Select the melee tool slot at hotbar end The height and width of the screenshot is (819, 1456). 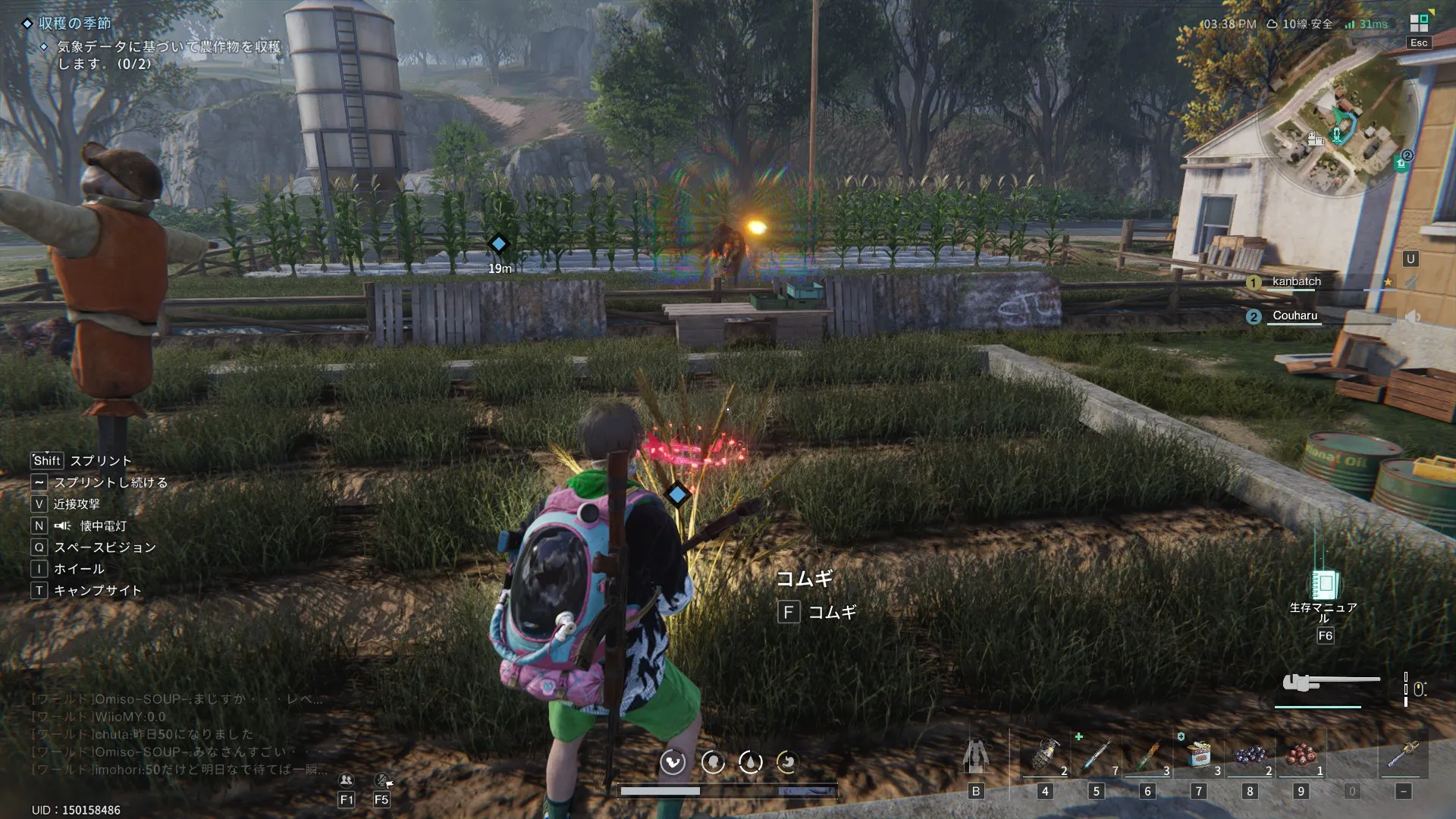click(x=1403, y=755)
